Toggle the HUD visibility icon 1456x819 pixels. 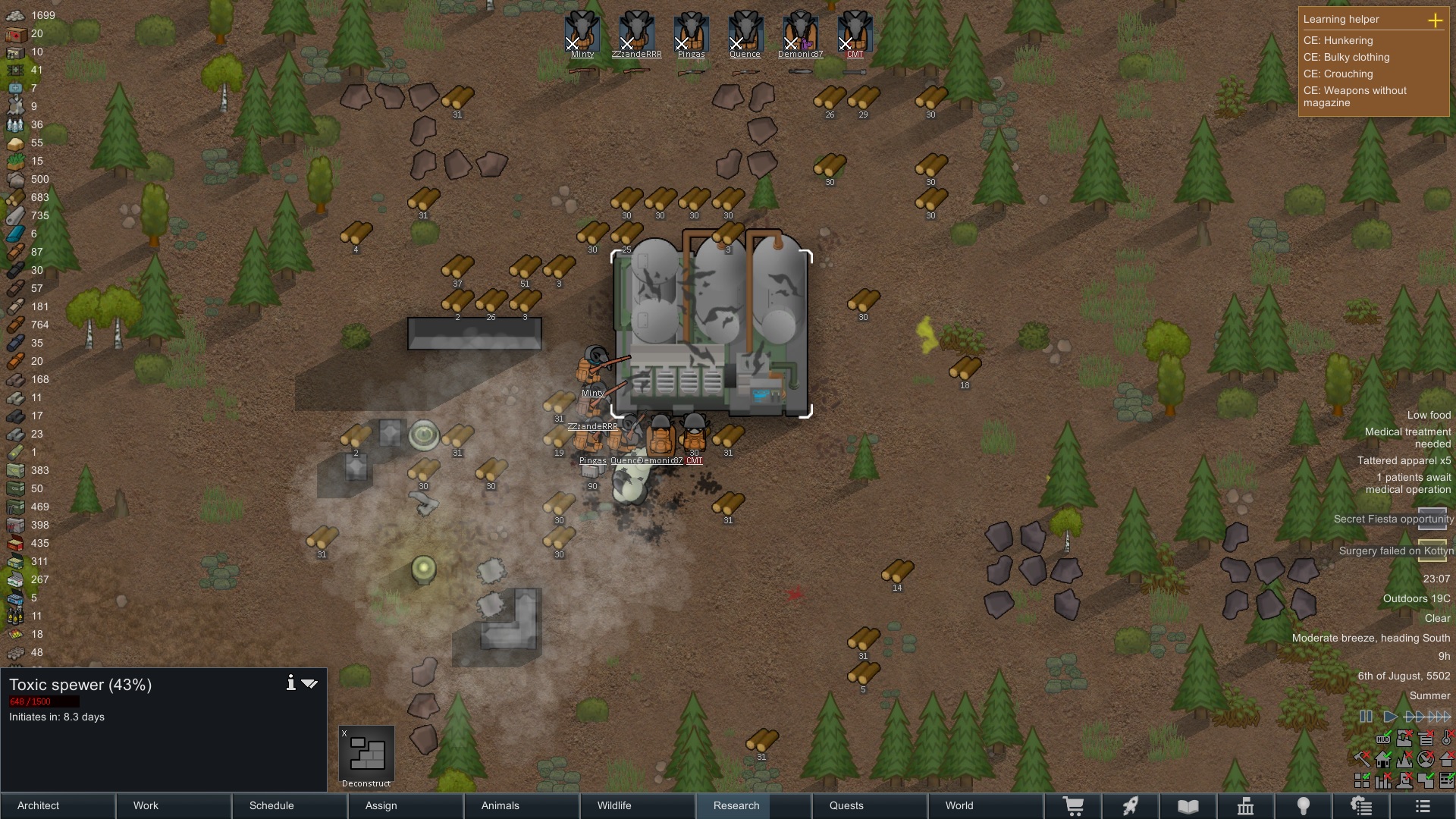click(x=1383, y=738)
